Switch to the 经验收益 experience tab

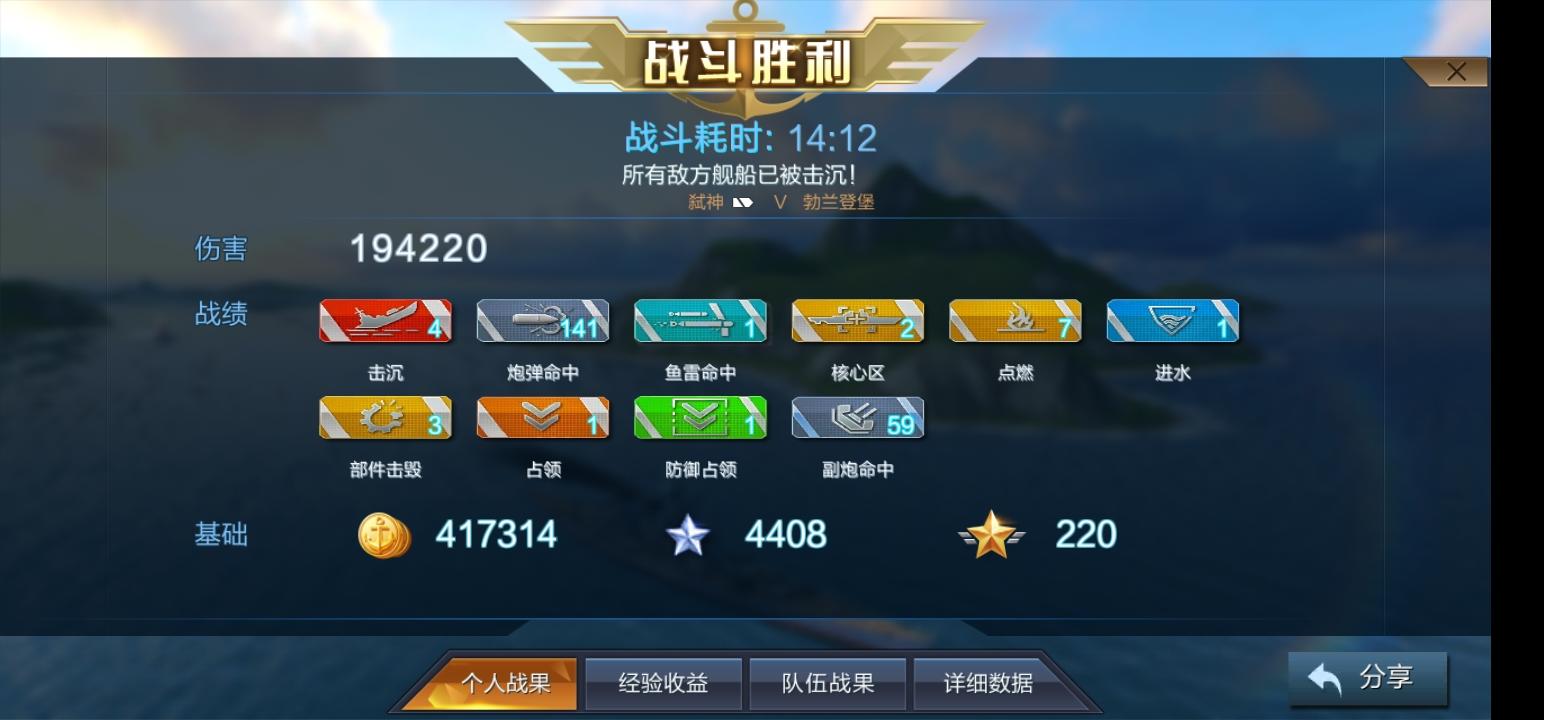point(663,682)
